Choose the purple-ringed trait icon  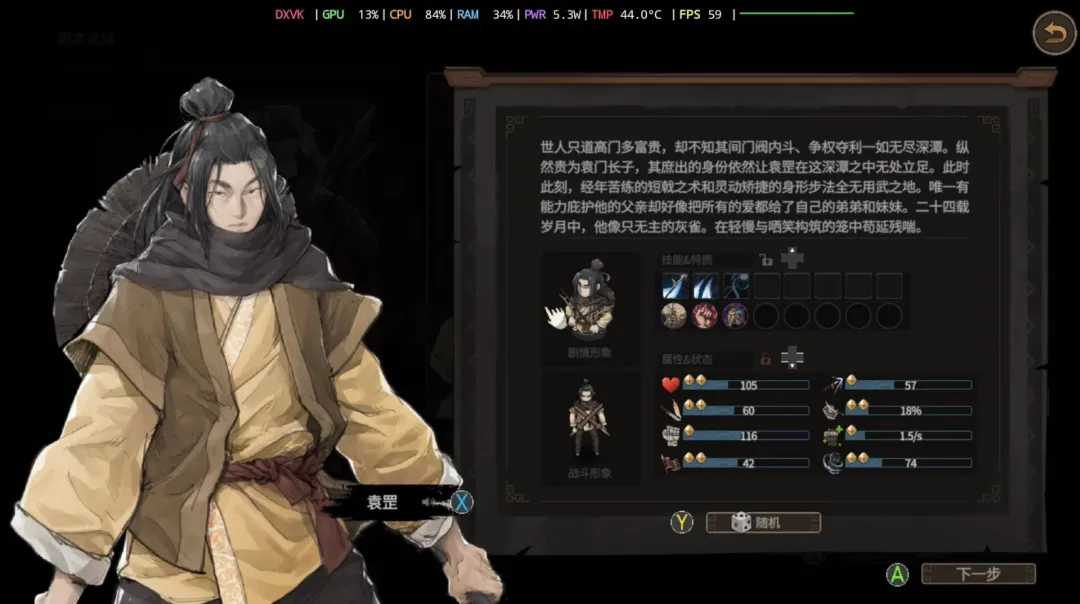pos(736,316)
